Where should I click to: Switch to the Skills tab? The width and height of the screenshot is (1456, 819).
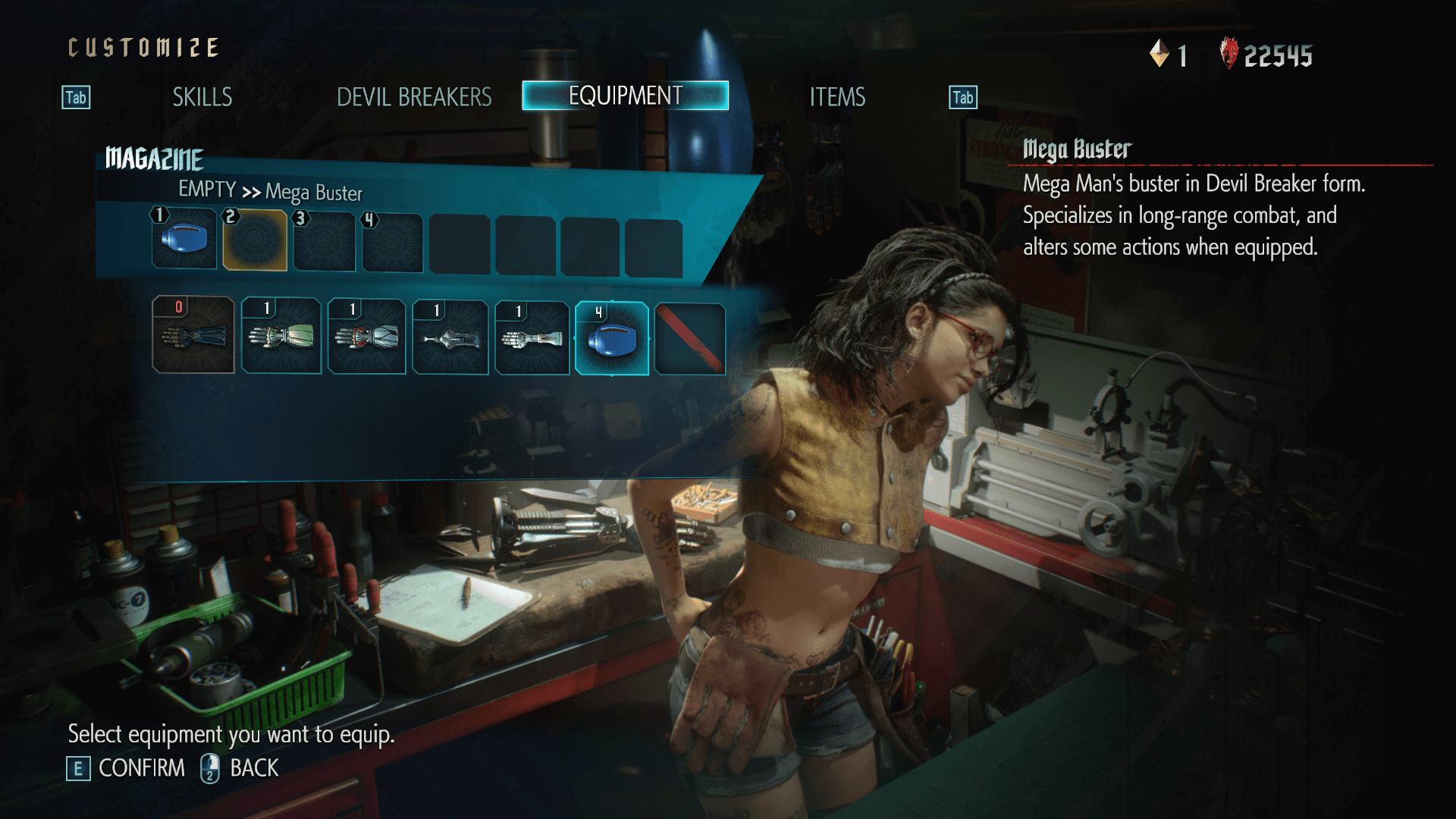202,97
